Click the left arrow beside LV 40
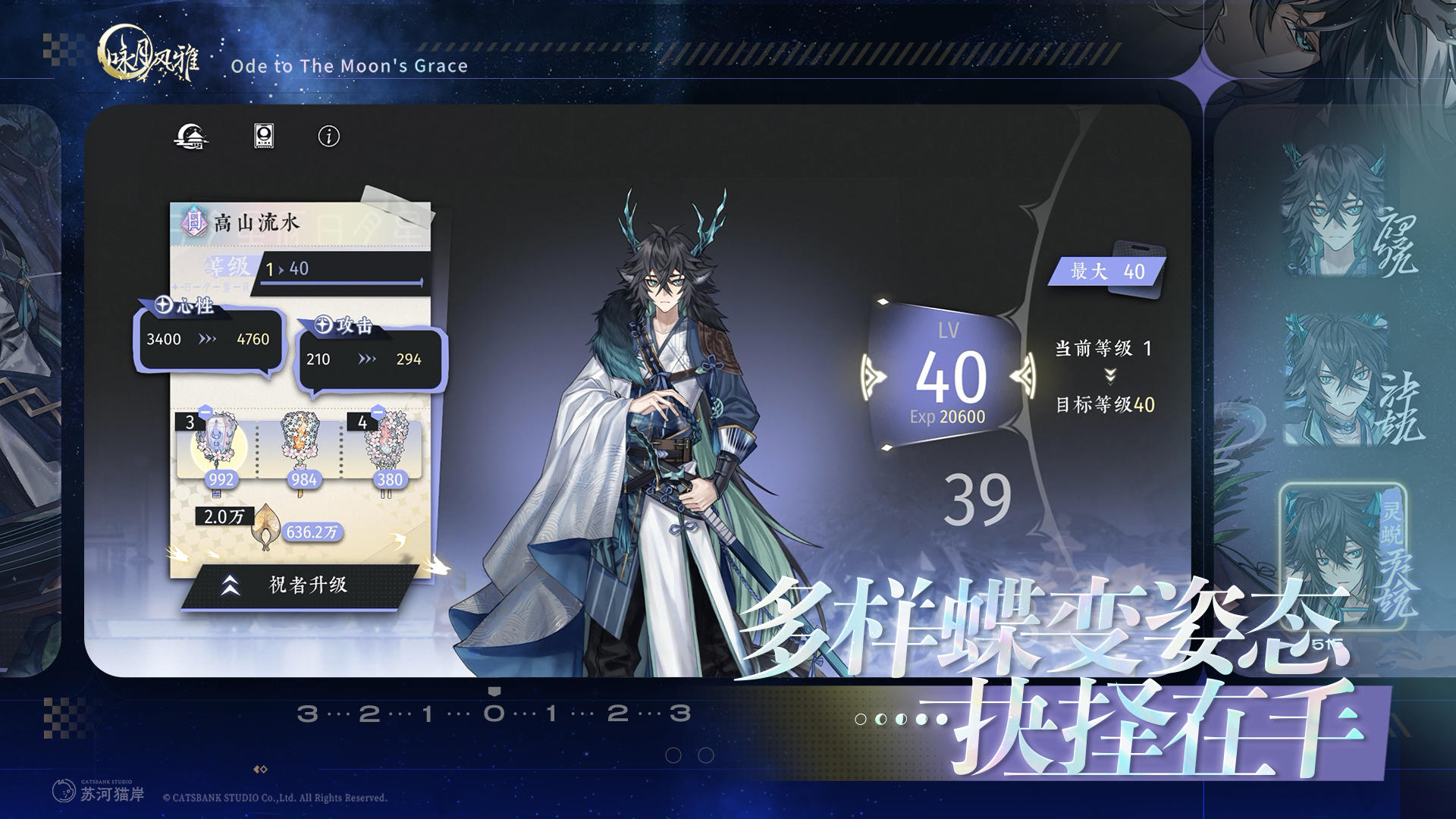Image resolution: width=1456 pixels, height=819 pixels. [876, 376]
